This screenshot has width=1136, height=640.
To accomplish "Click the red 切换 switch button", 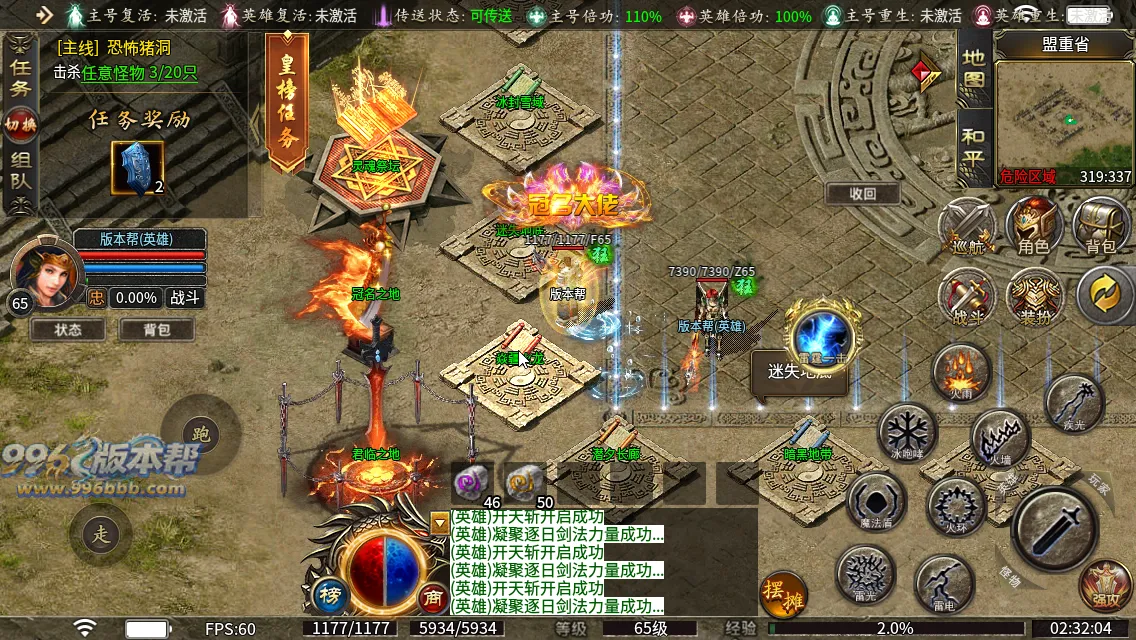I will pos(20,124).
